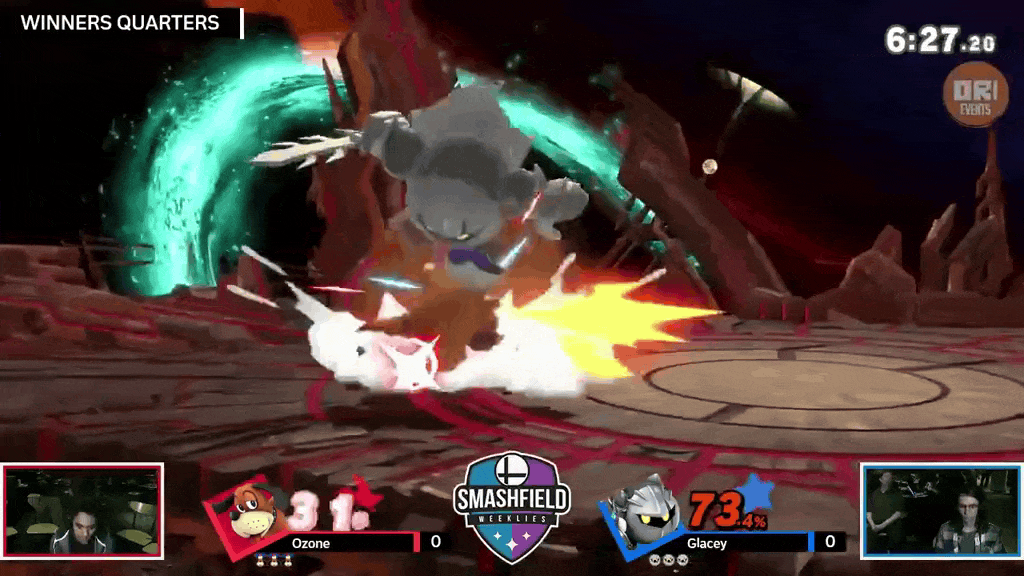The width and height of the screenshot is (1024, 576).
Task: Select the Smashfield Weeklies logo
Action: tap(512, 502)
